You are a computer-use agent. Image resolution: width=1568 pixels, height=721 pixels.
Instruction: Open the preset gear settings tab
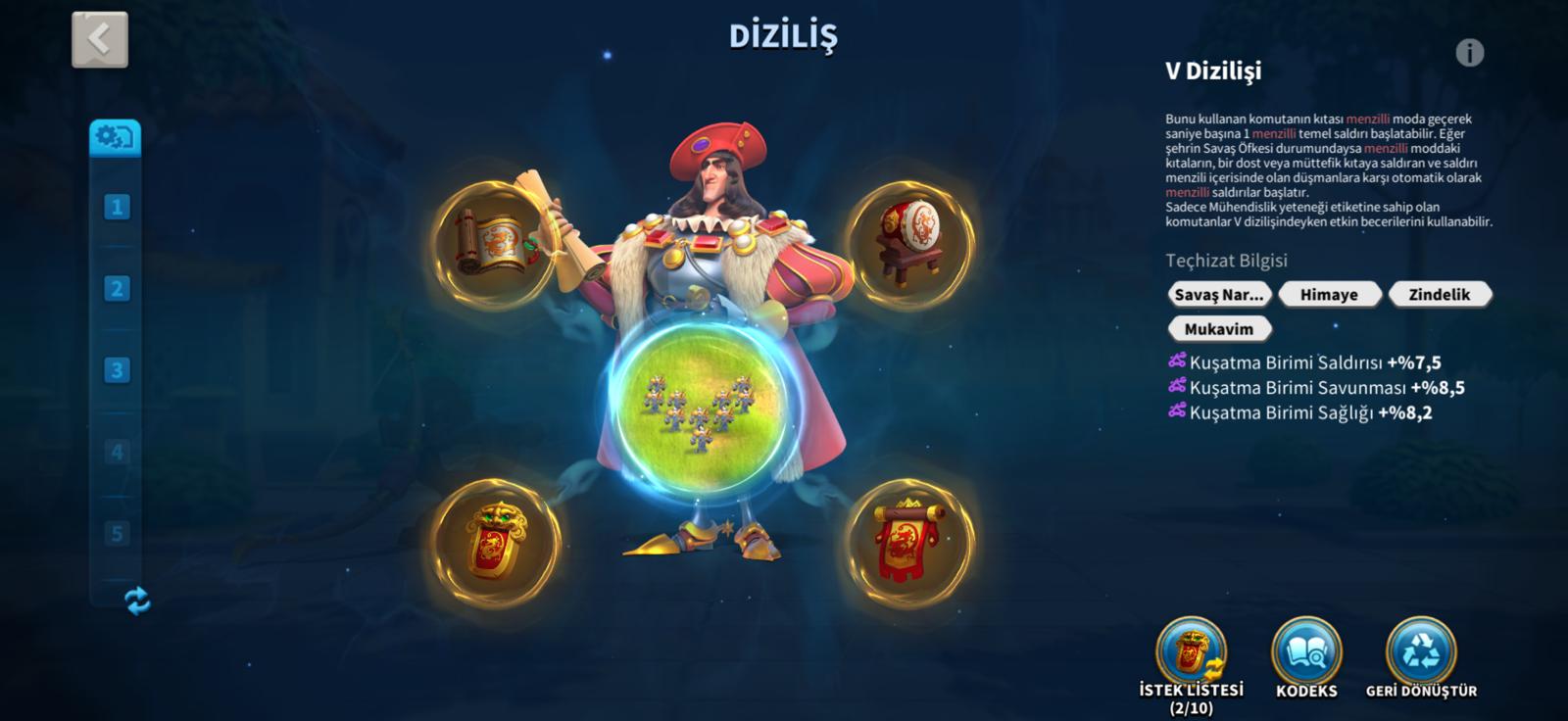coord(116,138)
